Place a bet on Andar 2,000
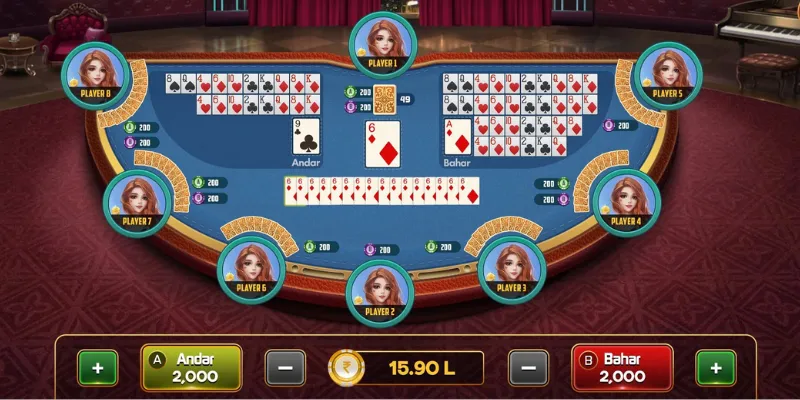800x400 pixels. coord(191,367)
